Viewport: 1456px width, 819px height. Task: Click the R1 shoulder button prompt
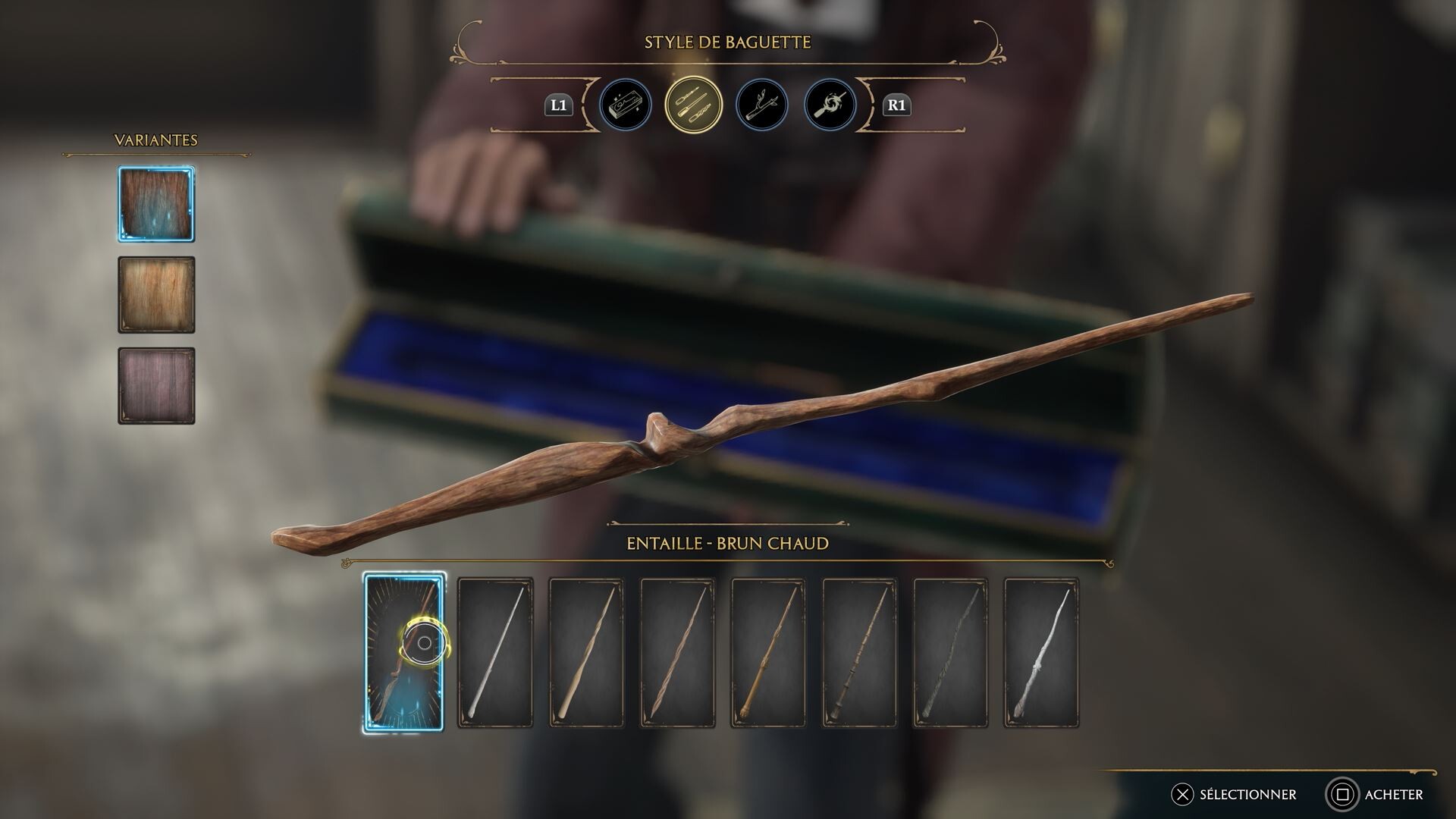[896, 106]
